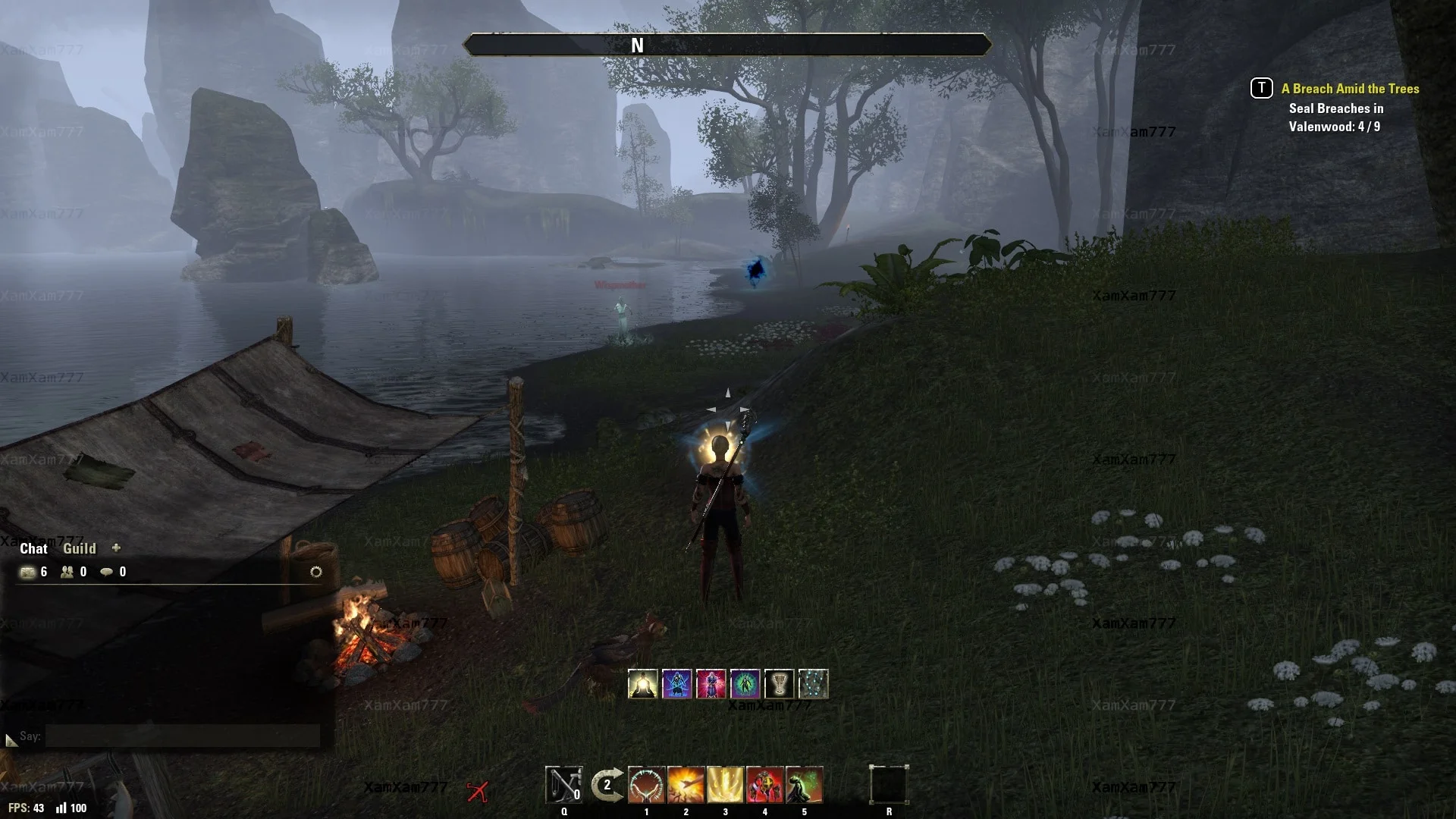
Task: Select the quickslot siege item slot
Action: pos(564,784)
